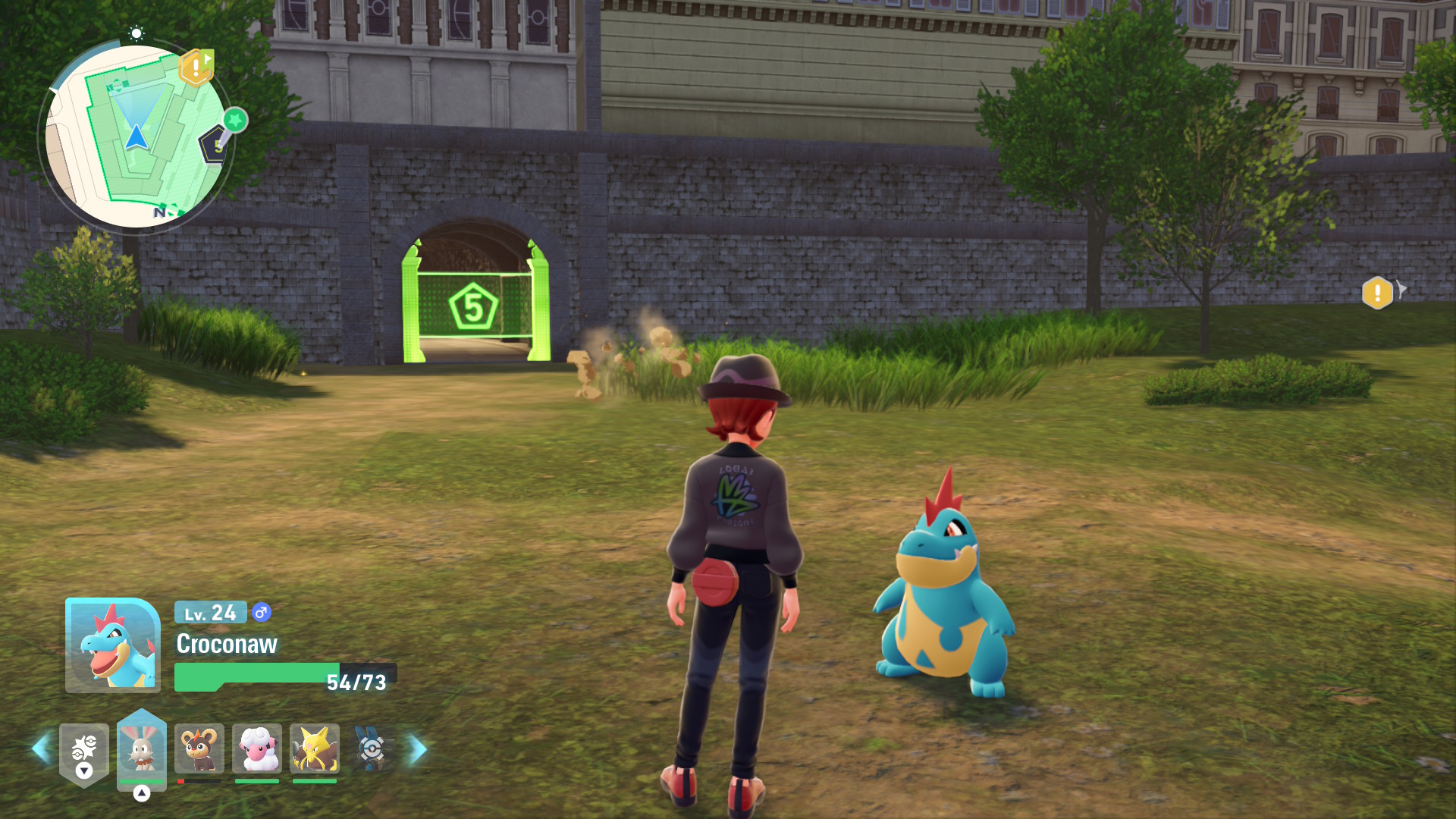
Task: Select the Poké Ball target icon slot
Action: (x=372, y=749)
